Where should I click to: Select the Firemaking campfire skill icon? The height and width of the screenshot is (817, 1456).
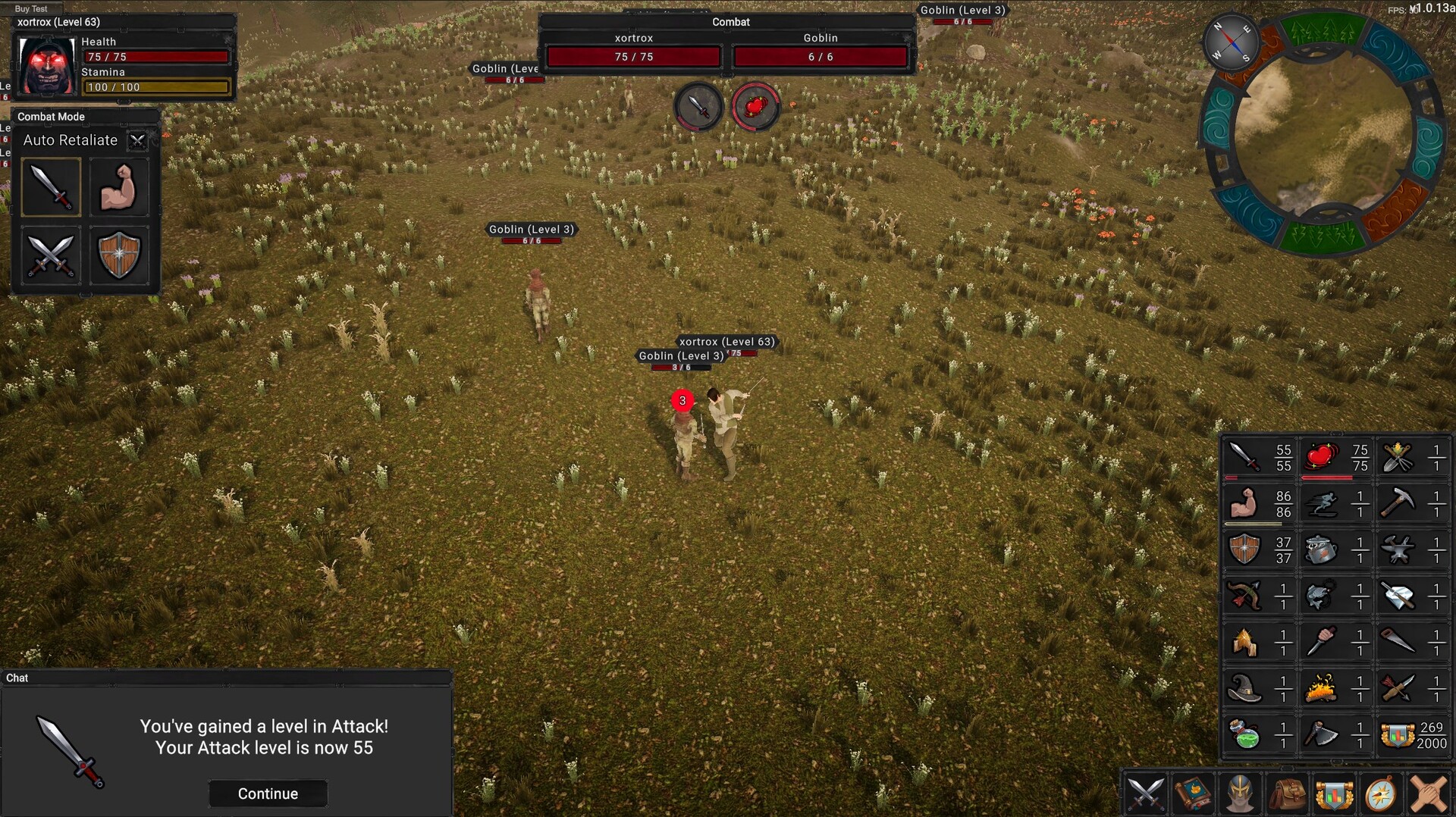(1321, 690)
